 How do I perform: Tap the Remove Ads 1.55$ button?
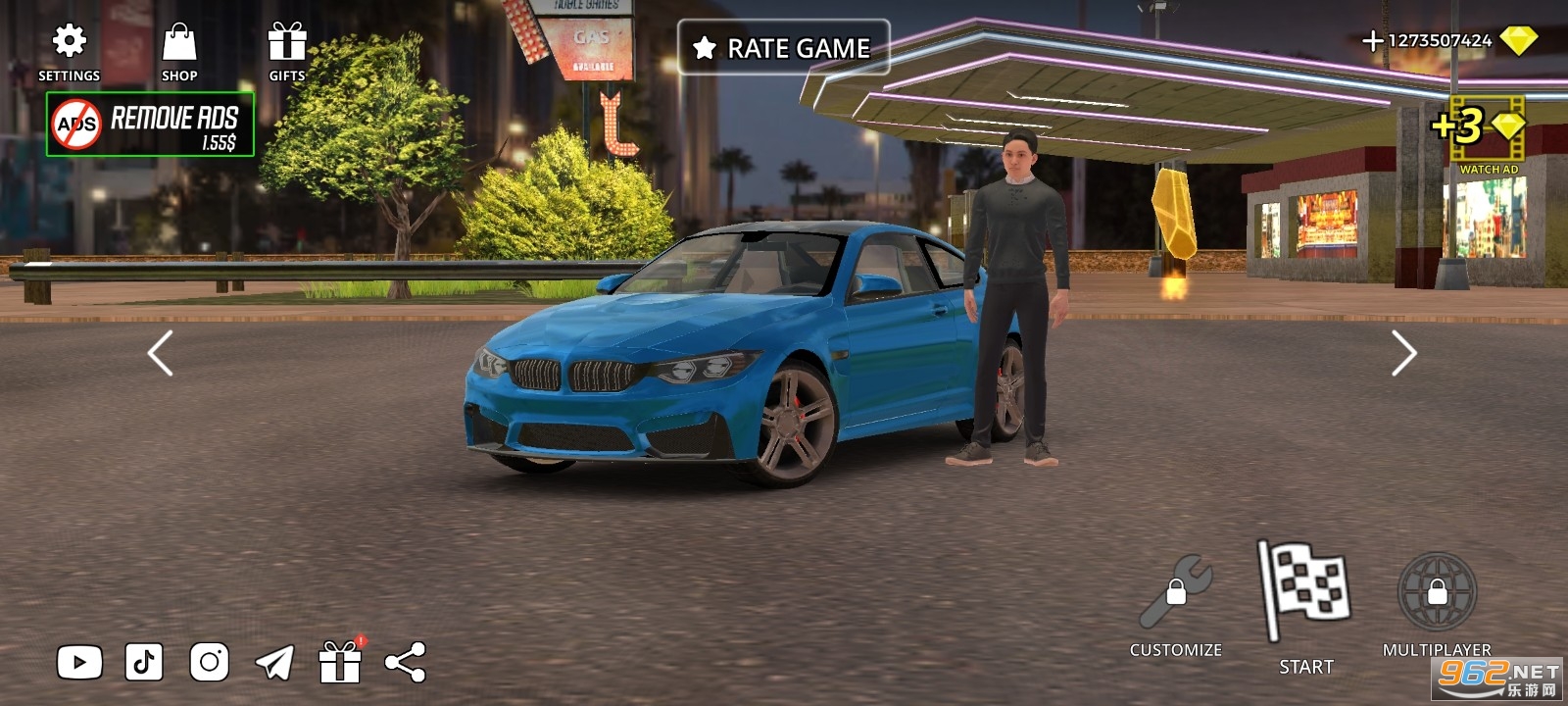click(150, 125)
